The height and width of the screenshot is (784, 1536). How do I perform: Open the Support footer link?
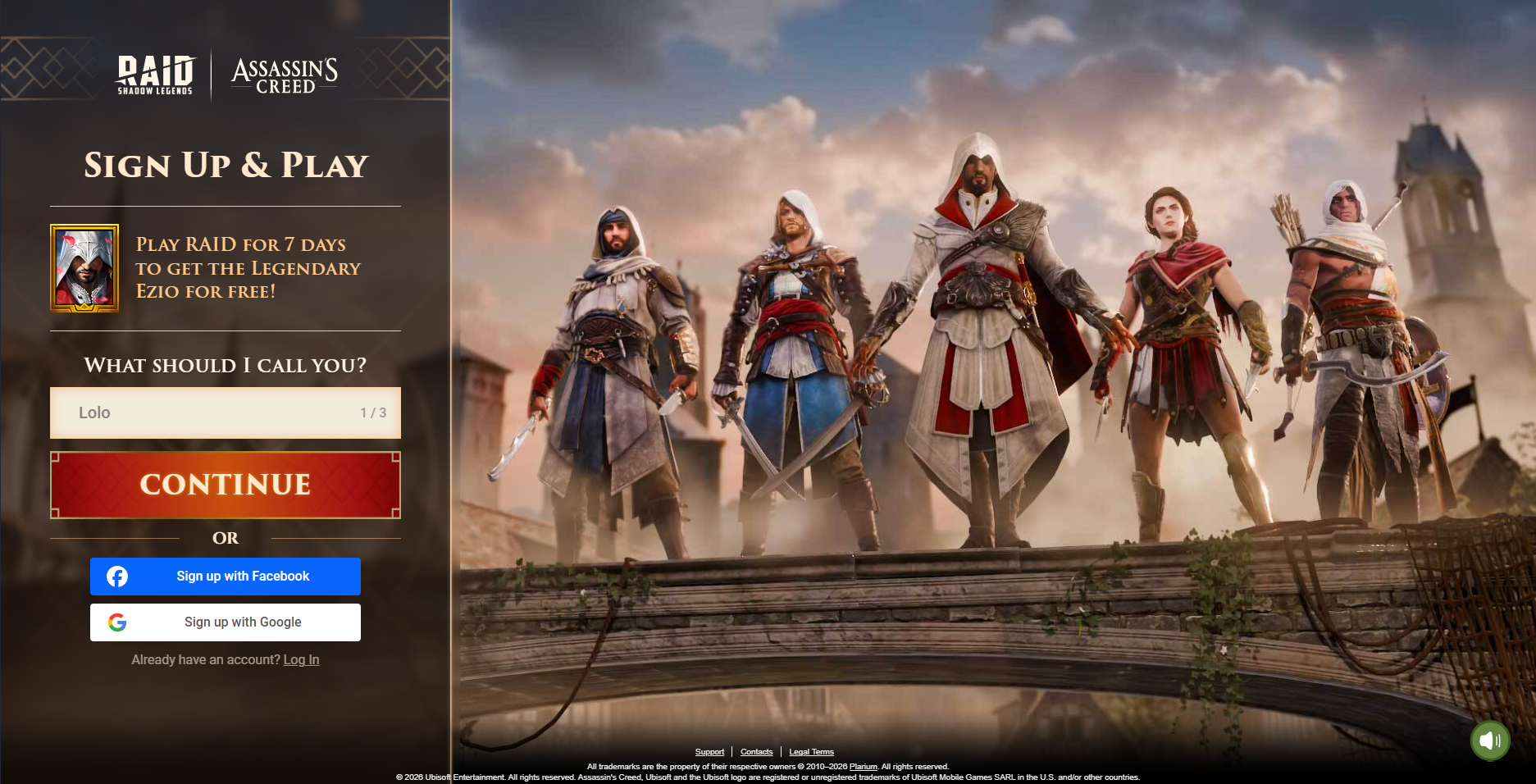click(x=709, y=752)
